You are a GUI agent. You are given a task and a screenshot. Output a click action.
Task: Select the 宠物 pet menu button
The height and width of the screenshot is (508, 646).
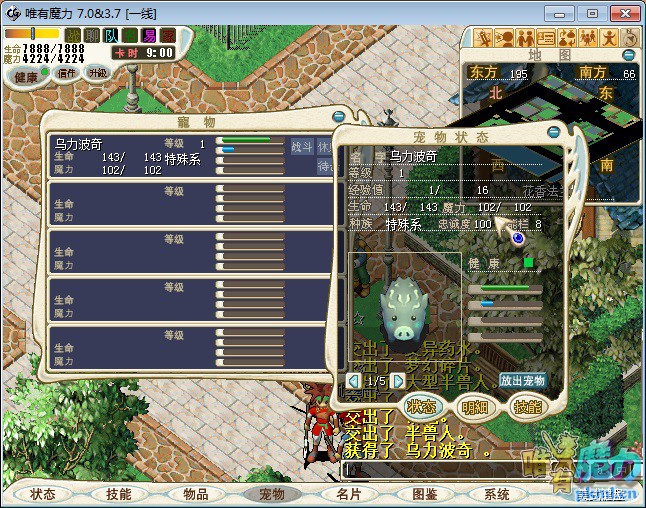pos(271,494)
